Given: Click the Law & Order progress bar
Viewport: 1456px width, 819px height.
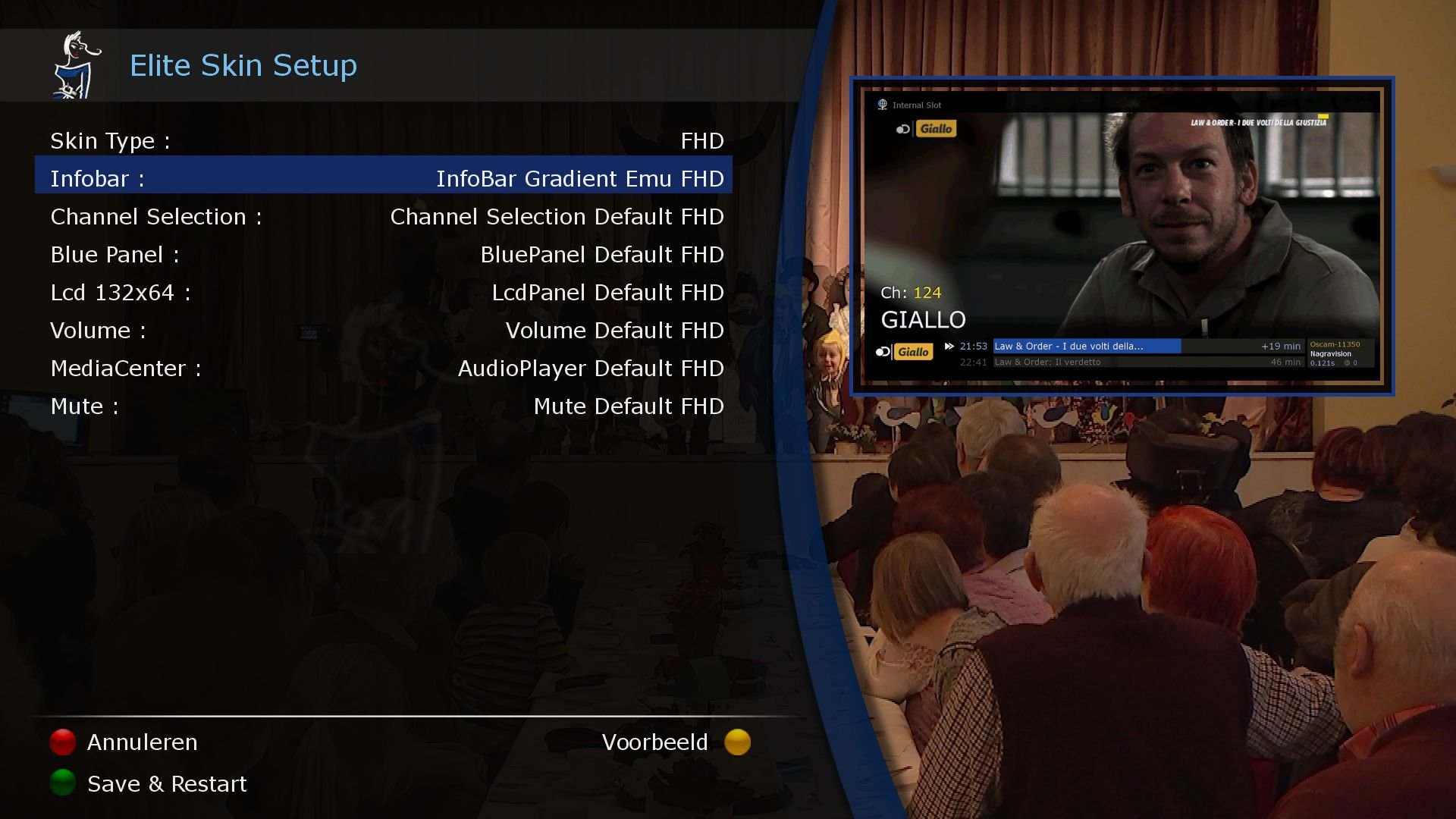Looking at the screenshot, I should [x=1088, y=346].
